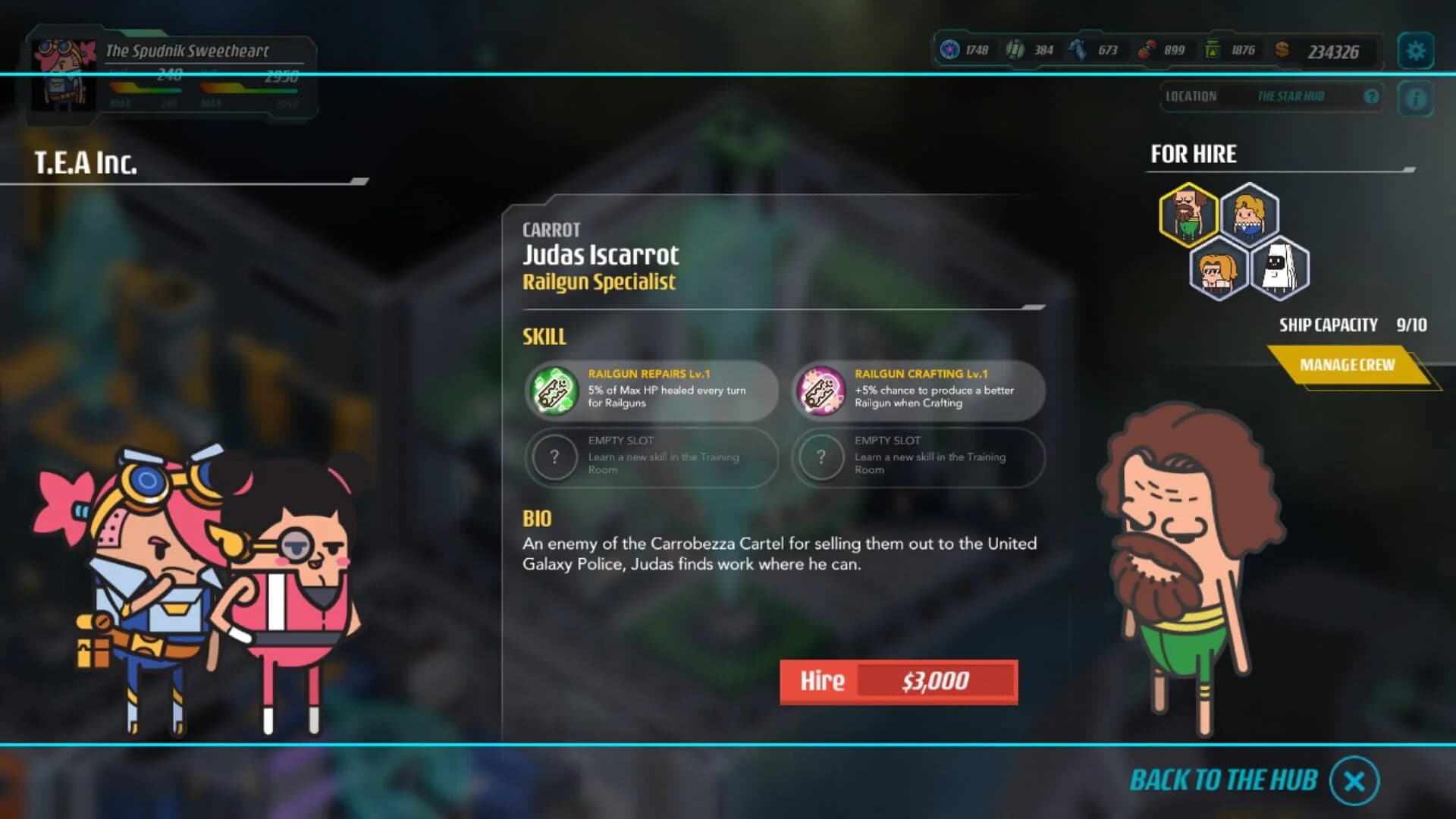The image size is (1456, 819).
Task: Click The Spudnik Sweetheart ship name
Action: [186, 51]
